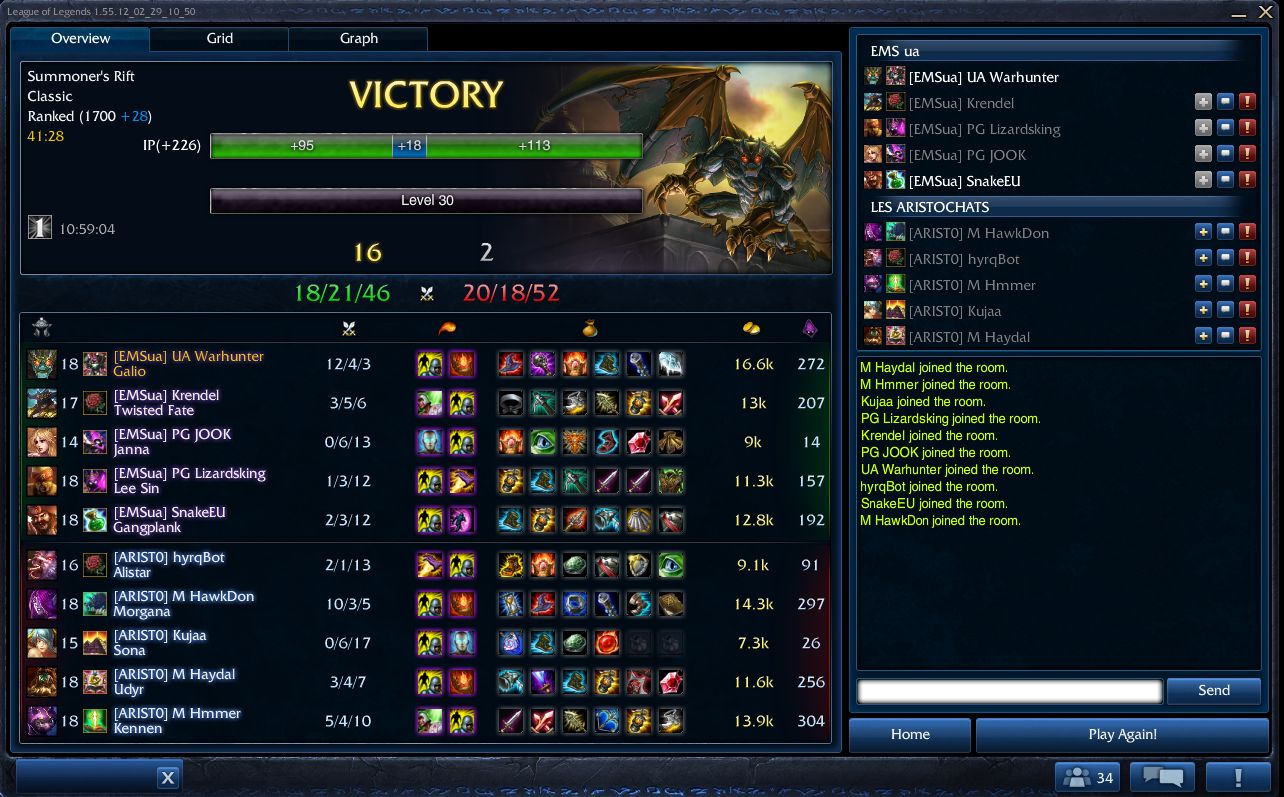The height and width of the screenshot is (797, 1284).
Task: Report player PG JOOK
Action: coord(1247,155)
